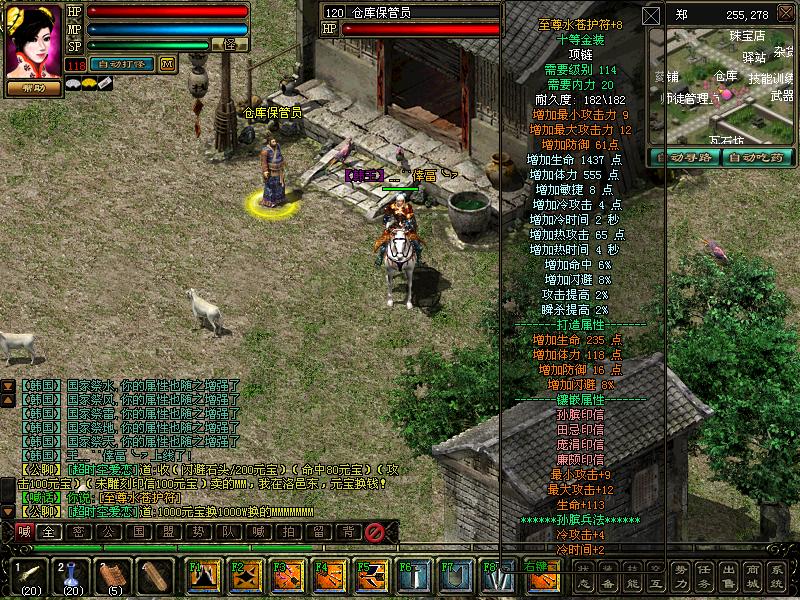This screenshot has height=600, width=800.
Task: Switch to the 全 all-chat tab
Action: [48, 532]
